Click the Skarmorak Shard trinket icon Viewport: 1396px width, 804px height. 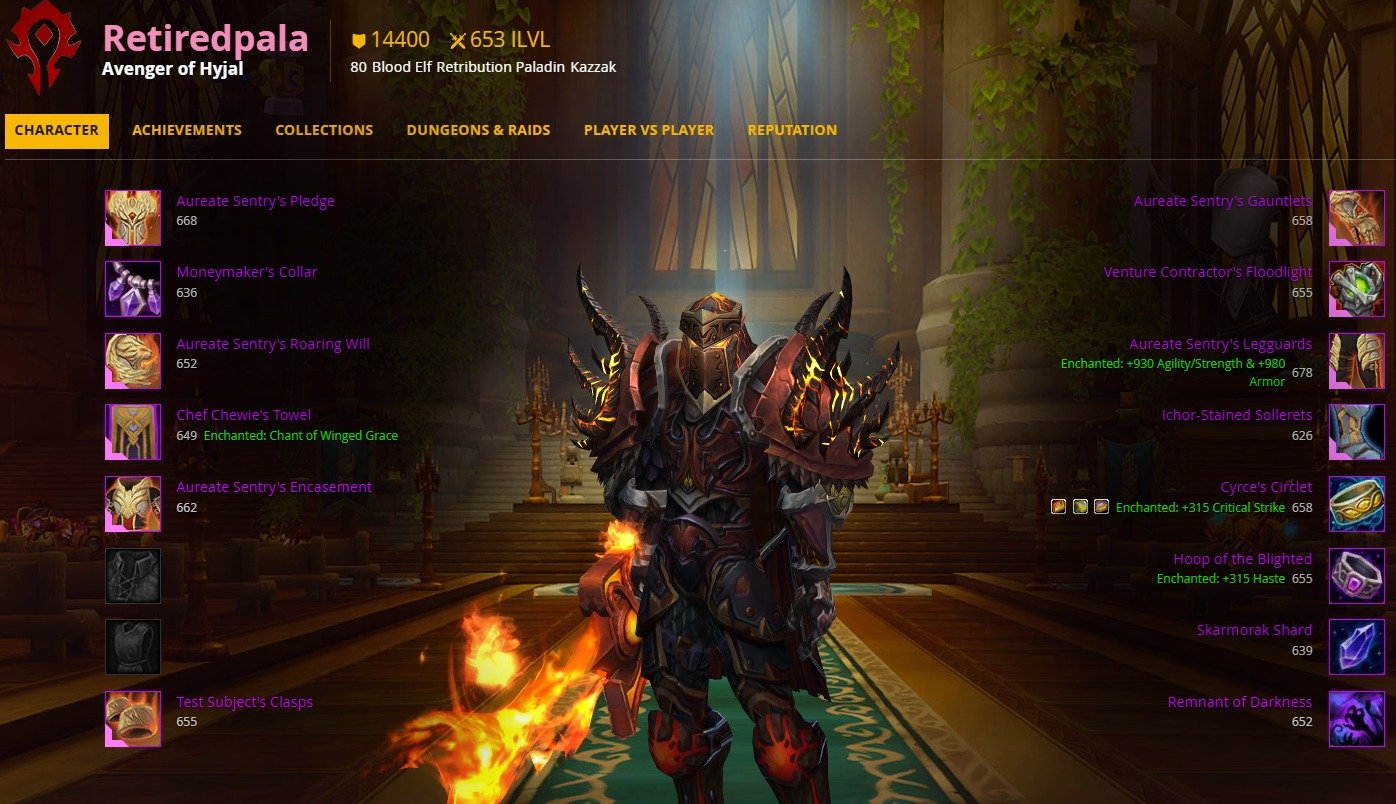coord(1356,647)
